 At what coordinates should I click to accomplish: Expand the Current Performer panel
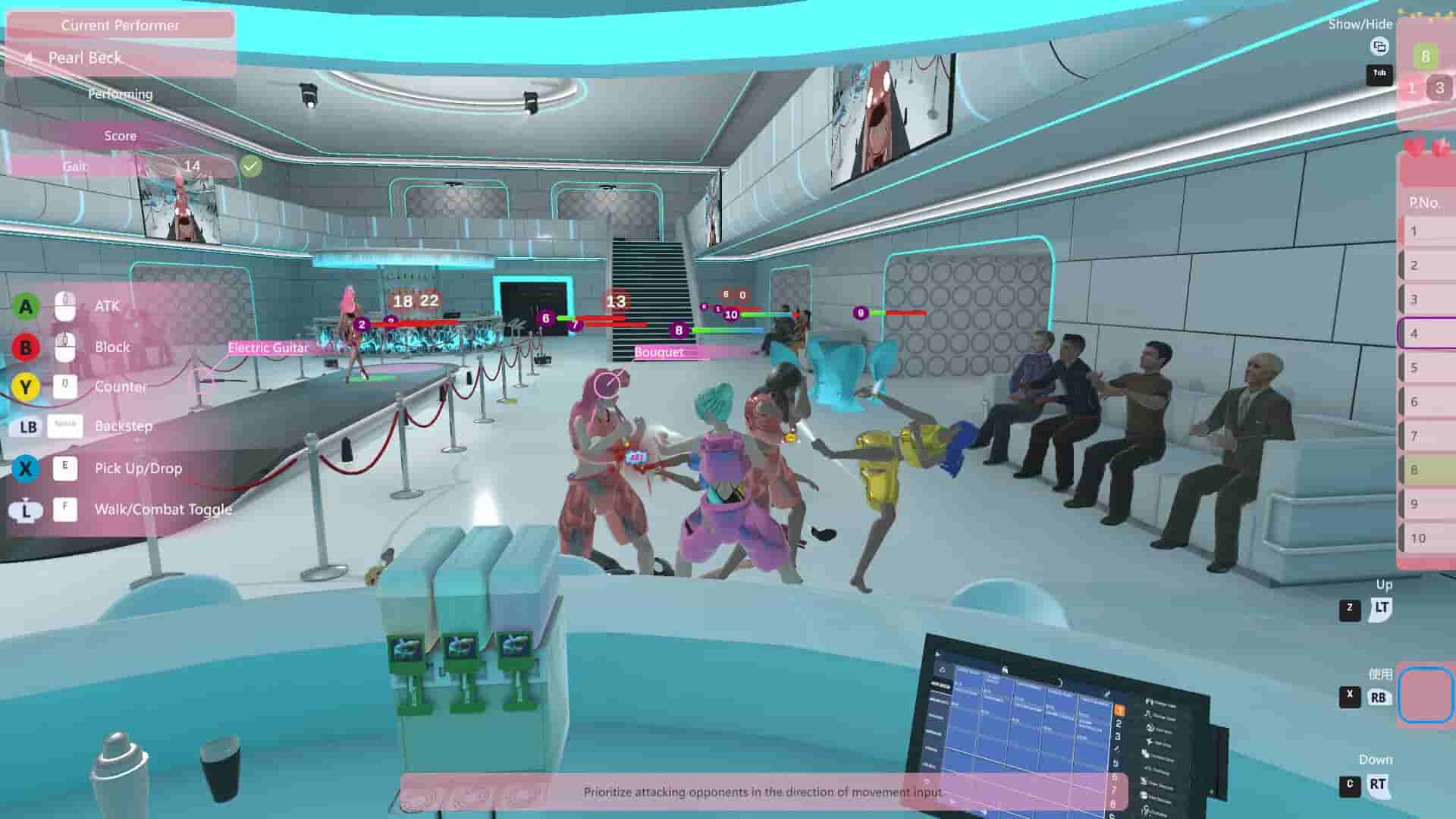point(120,25)
